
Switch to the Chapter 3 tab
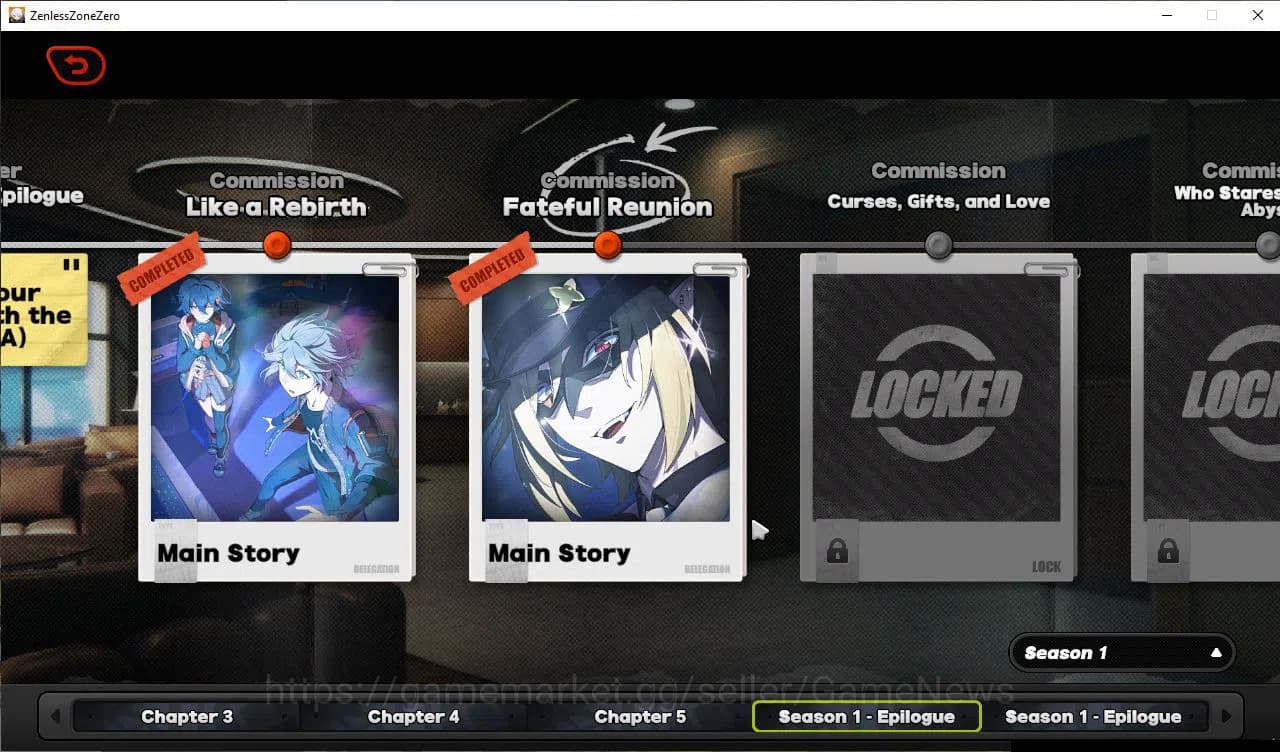[187, 716]
